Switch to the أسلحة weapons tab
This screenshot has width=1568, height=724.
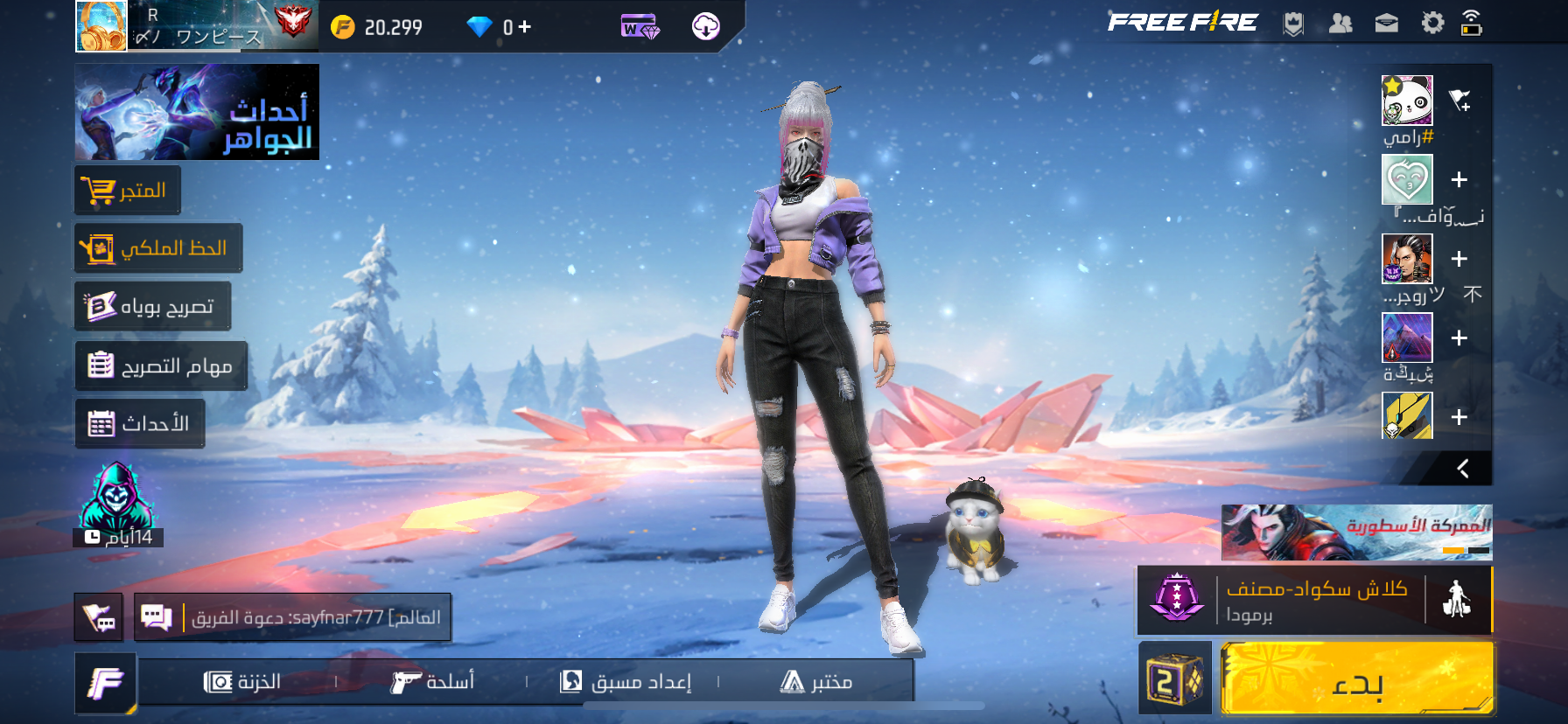point(432,682)
